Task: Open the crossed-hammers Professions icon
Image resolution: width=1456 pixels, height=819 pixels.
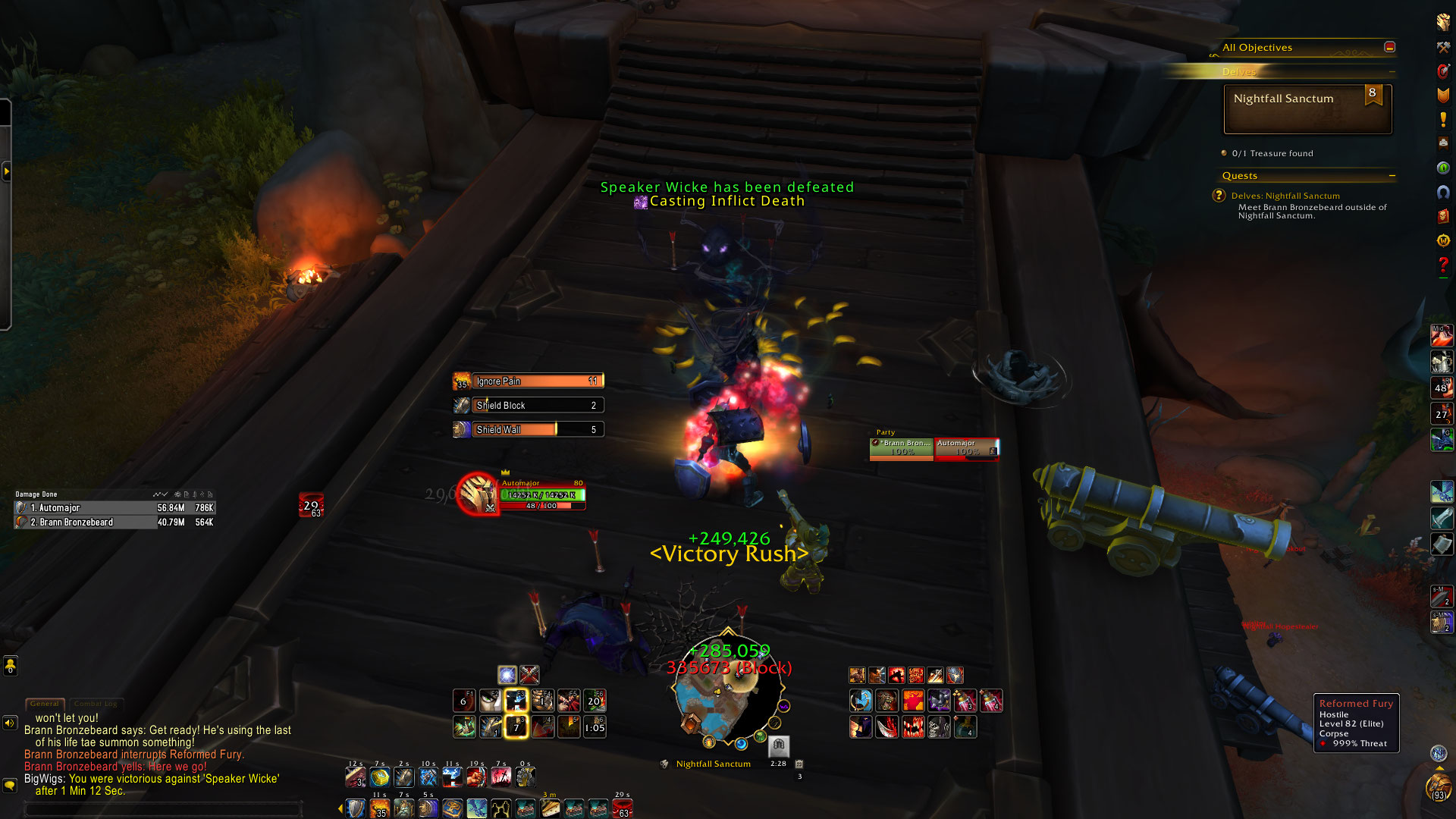Action: pos(1443,47)
